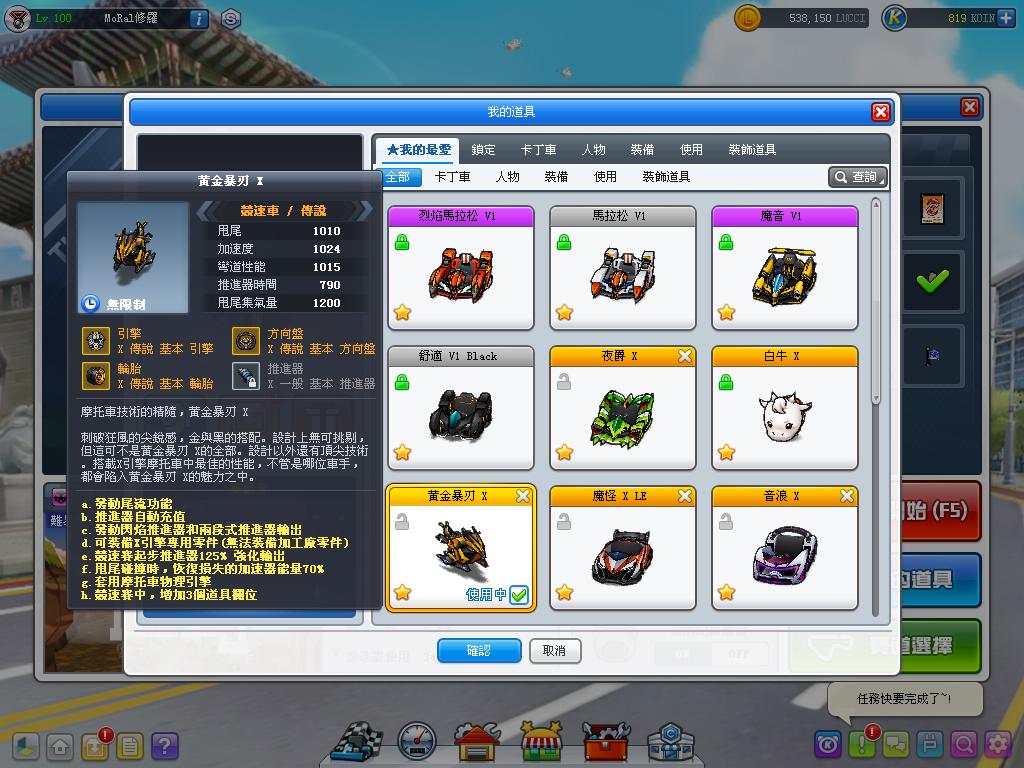1024x768 pixels.
Task: Toggle the 使用中 checkbox on 黃金暴刃 X
Action: pyautogui.click(x=519, y=595)
